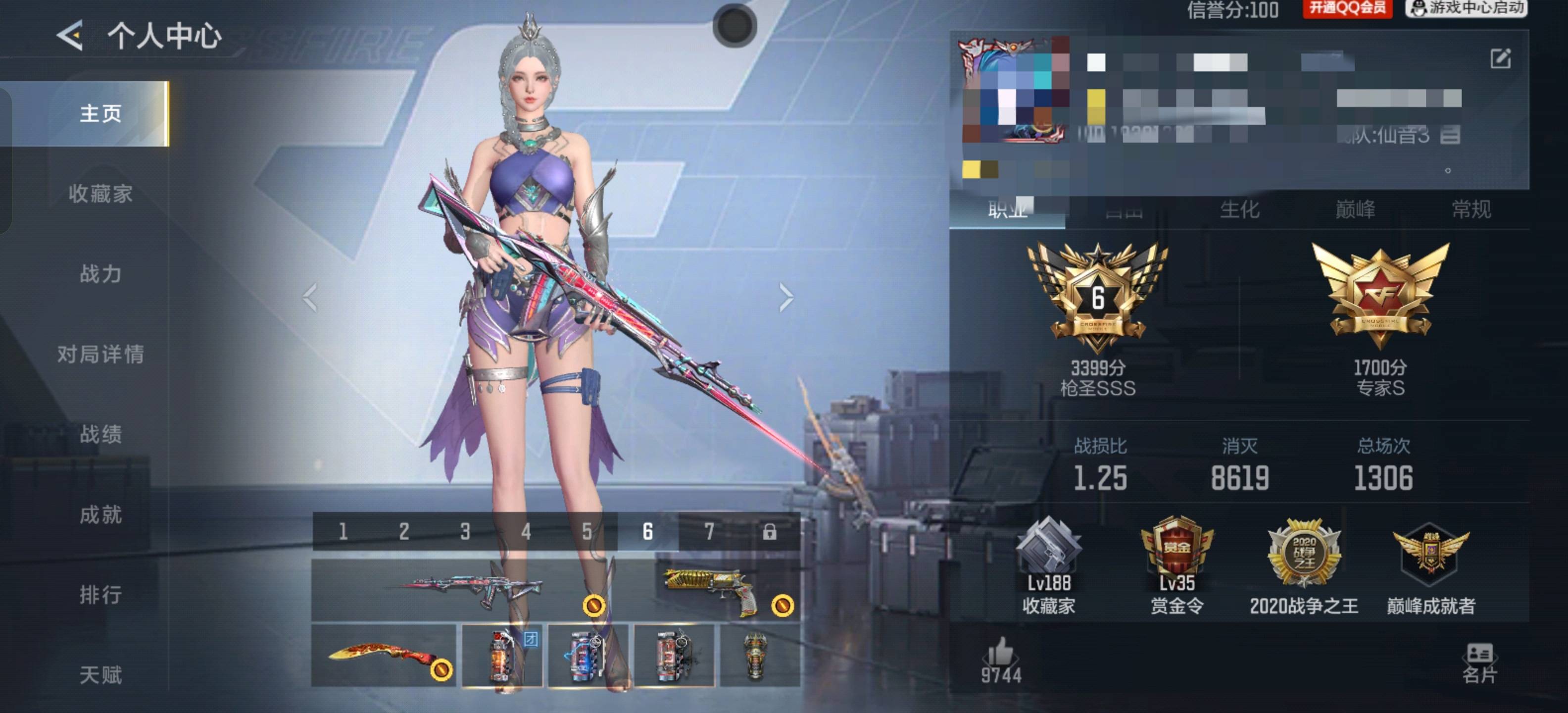1568x713 pixels.
Task: Select the golden curved knife slot
Action: tap(384, 655)
